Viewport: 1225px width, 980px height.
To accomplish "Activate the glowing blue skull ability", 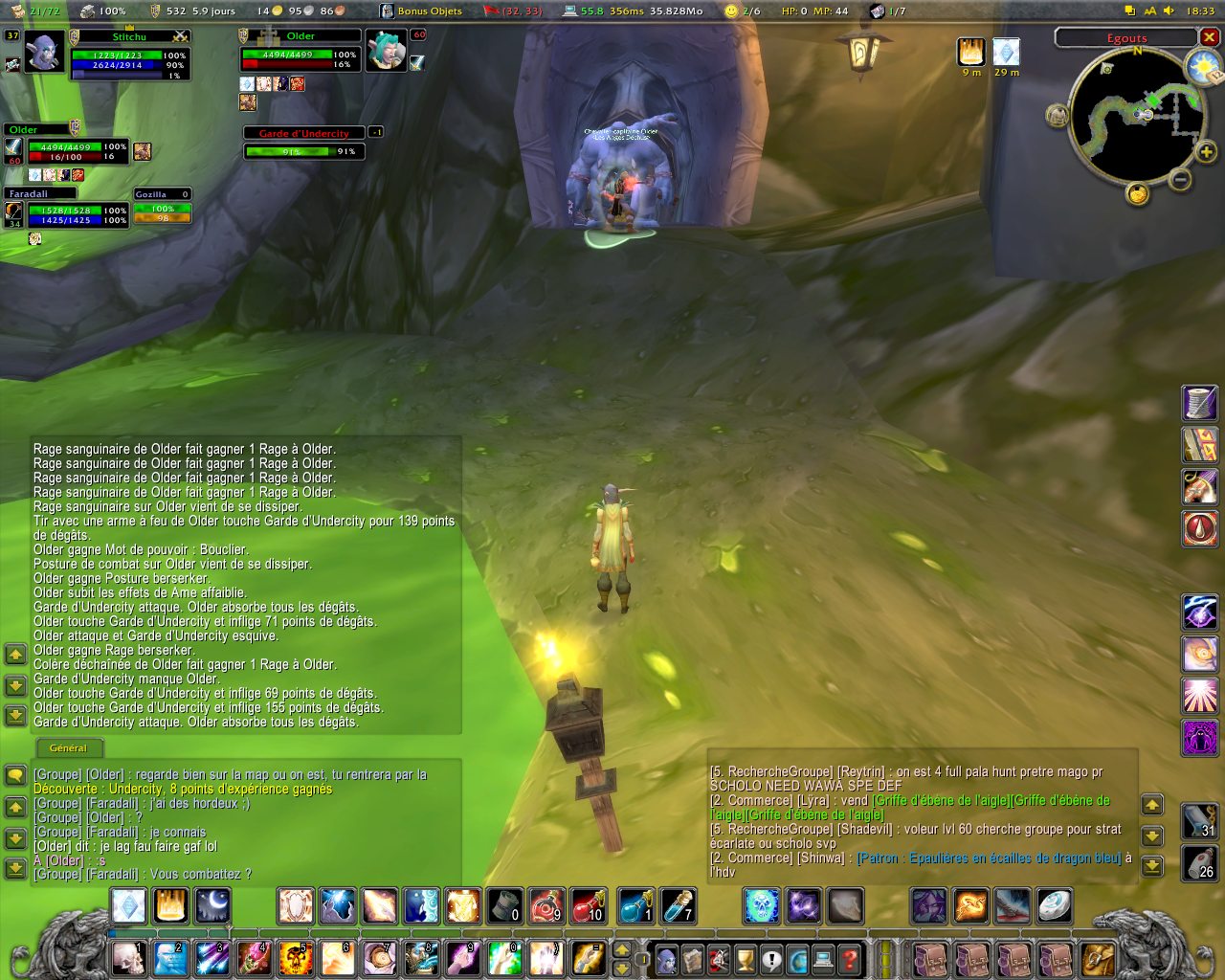I will pos(762,905).
